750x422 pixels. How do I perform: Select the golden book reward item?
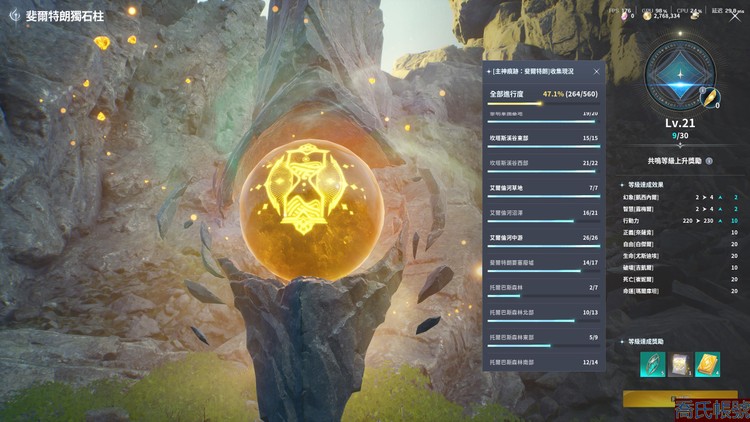(x=707, y=364)
